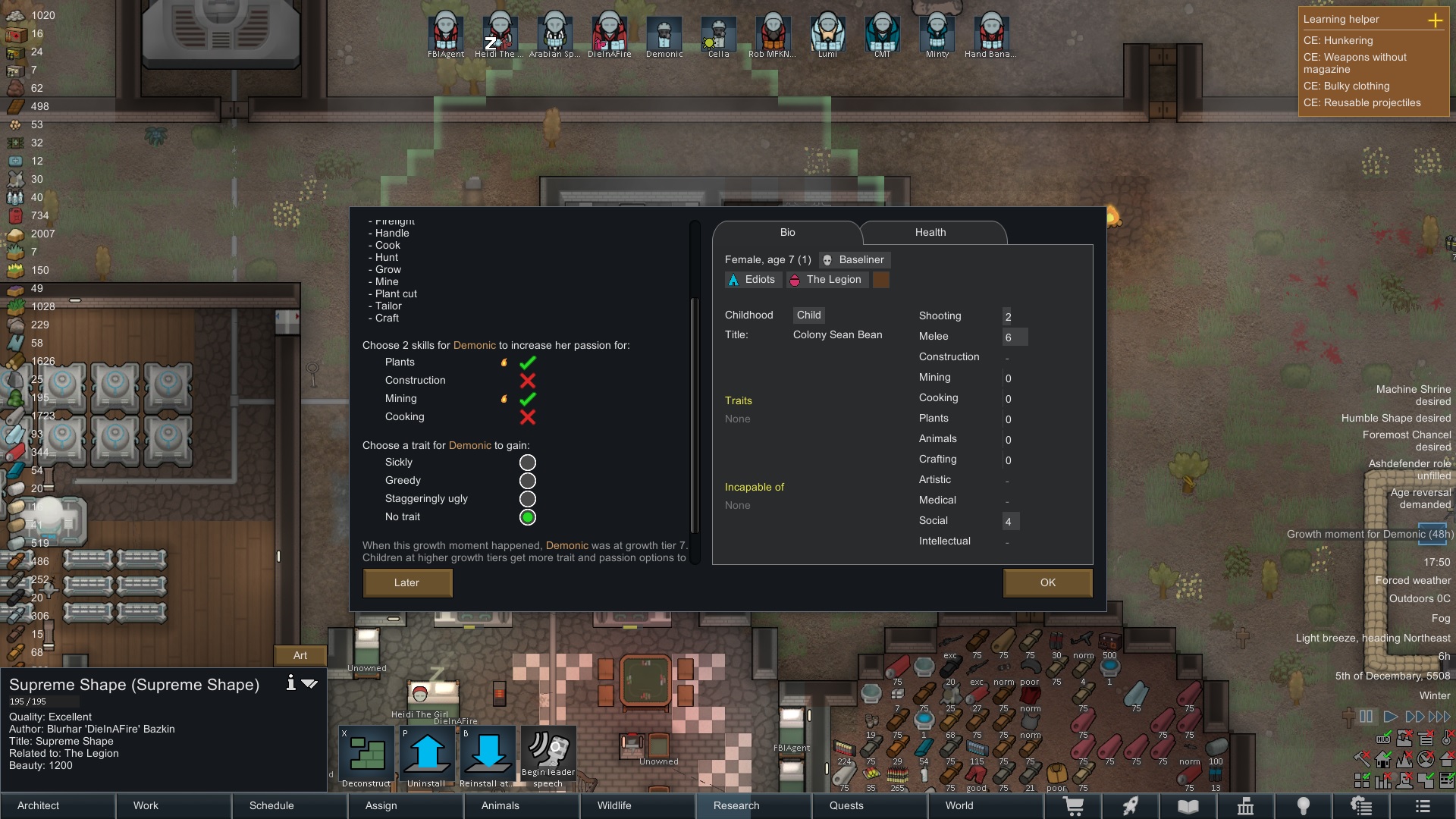Open info panel for Supreme Shape
This screenshot has width=1456, height=819.
point(290,682)
